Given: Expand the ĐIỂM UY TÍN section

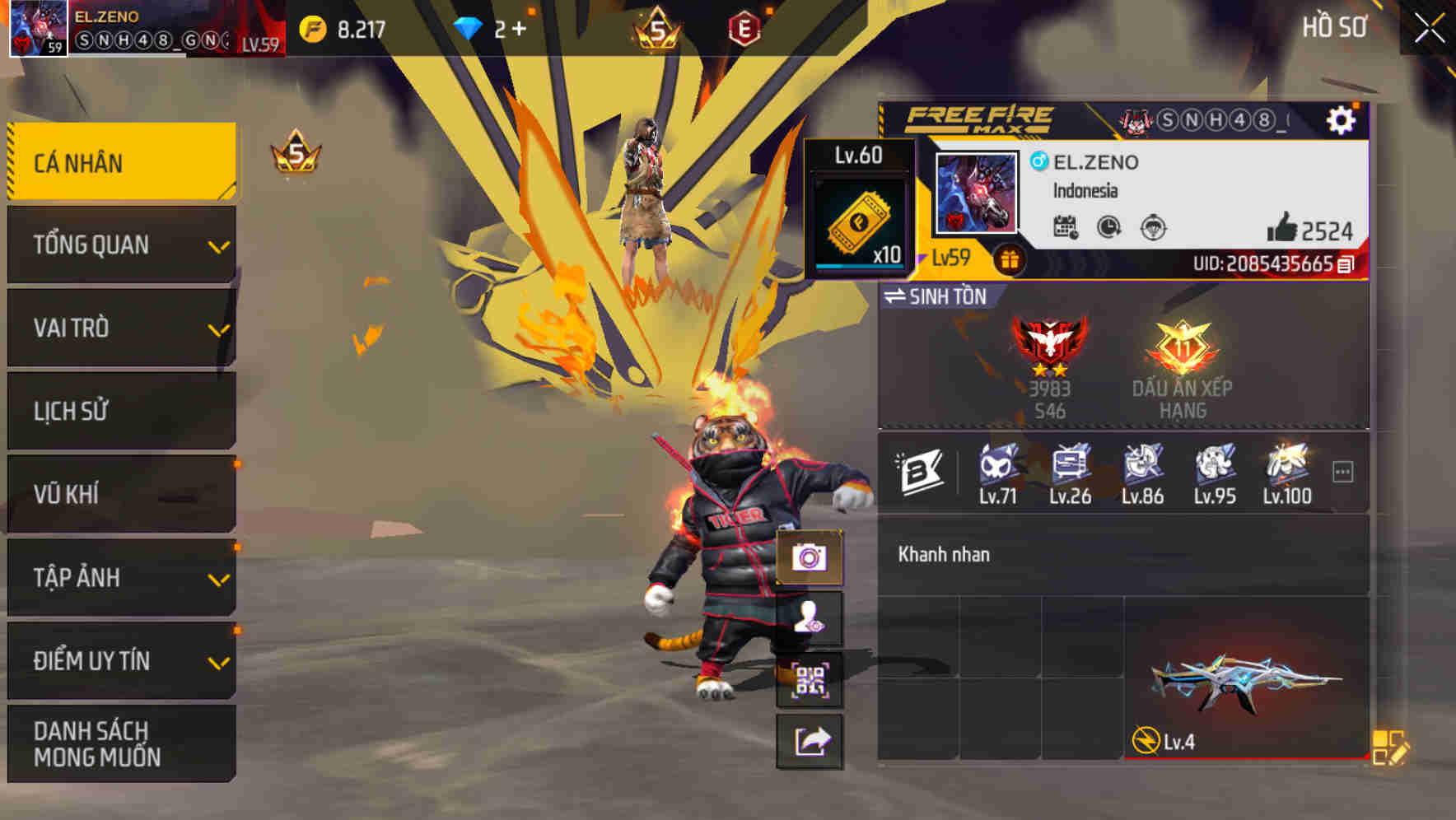Looking at the screenshot, I should [x=120, y=661].
